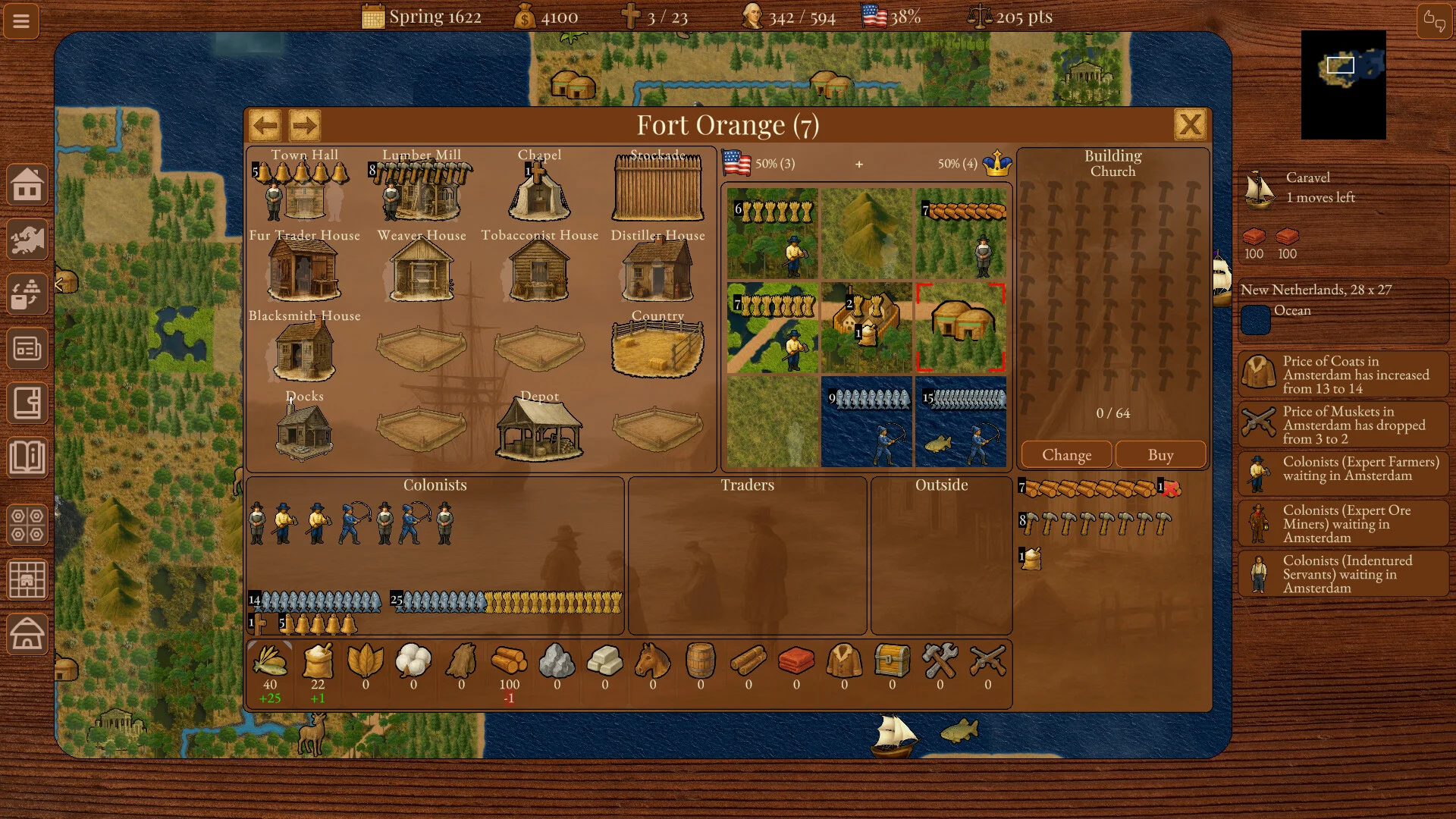Select the Docks building

coord(304,429)
